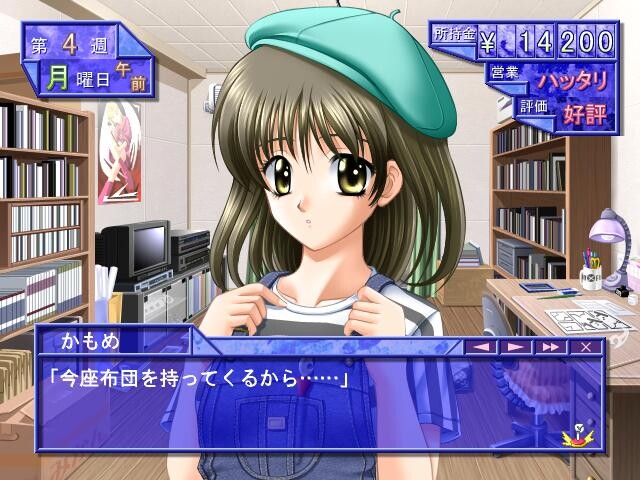Activate the fast-forward skip button
This screenshot has width=640, height=480.
(549, 346)
